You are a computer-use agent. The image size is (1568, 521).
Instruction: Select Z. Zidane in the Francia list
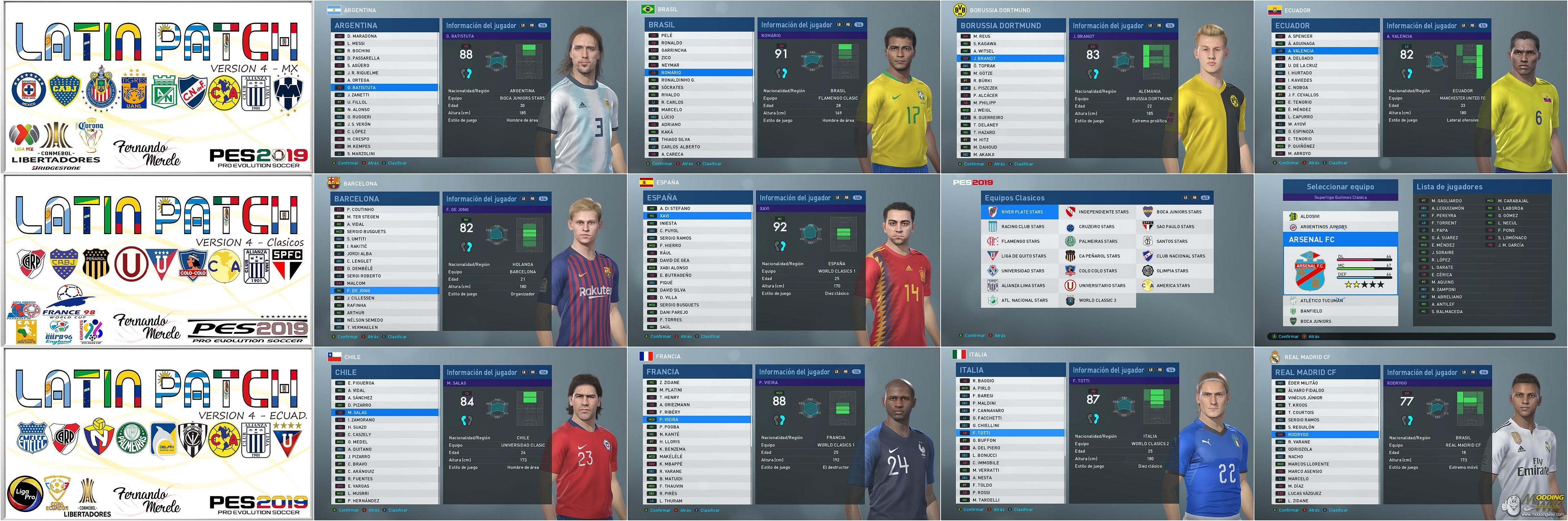tap(669, 383)
